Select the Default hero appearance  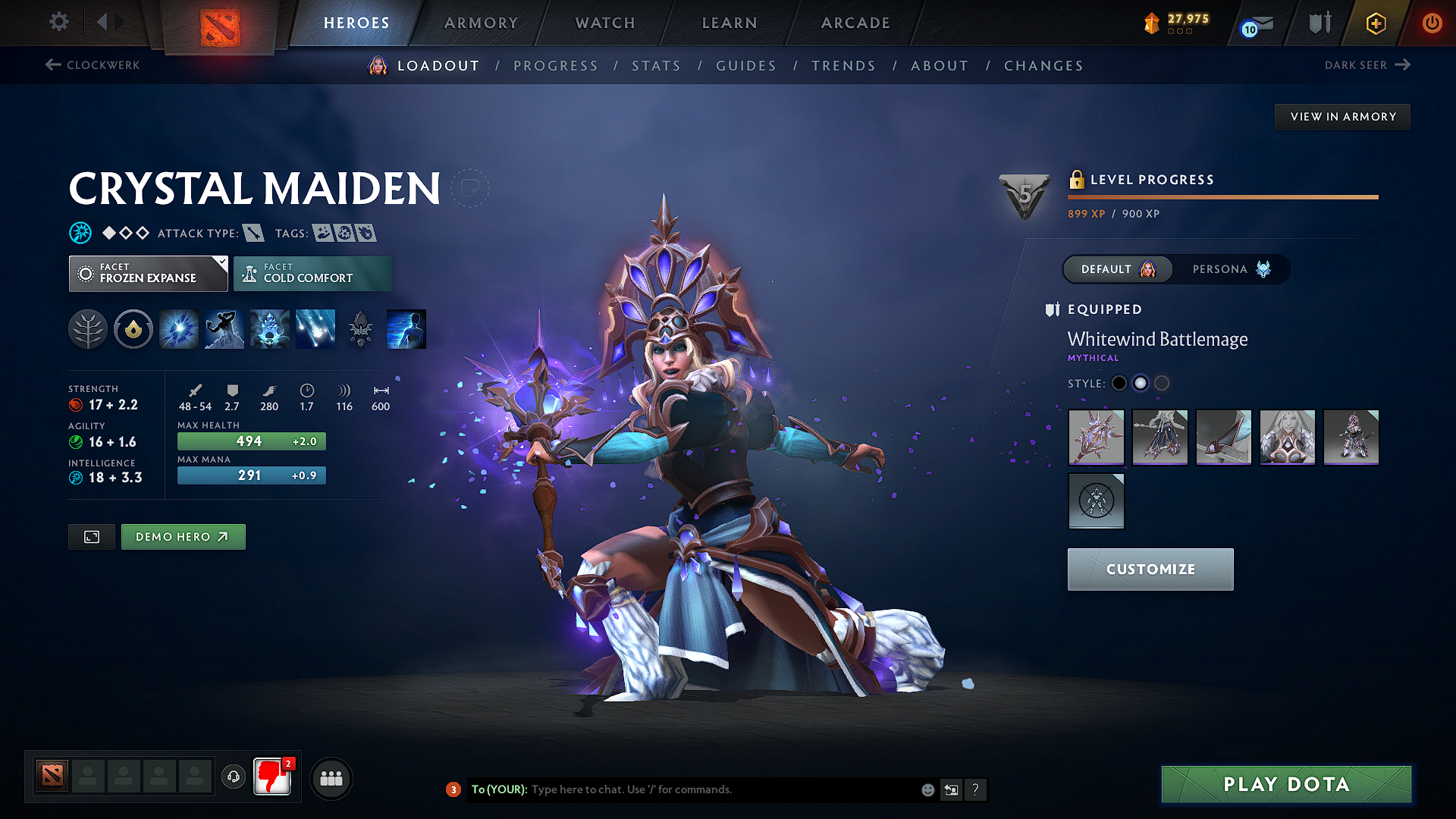tap(1117, 269)
